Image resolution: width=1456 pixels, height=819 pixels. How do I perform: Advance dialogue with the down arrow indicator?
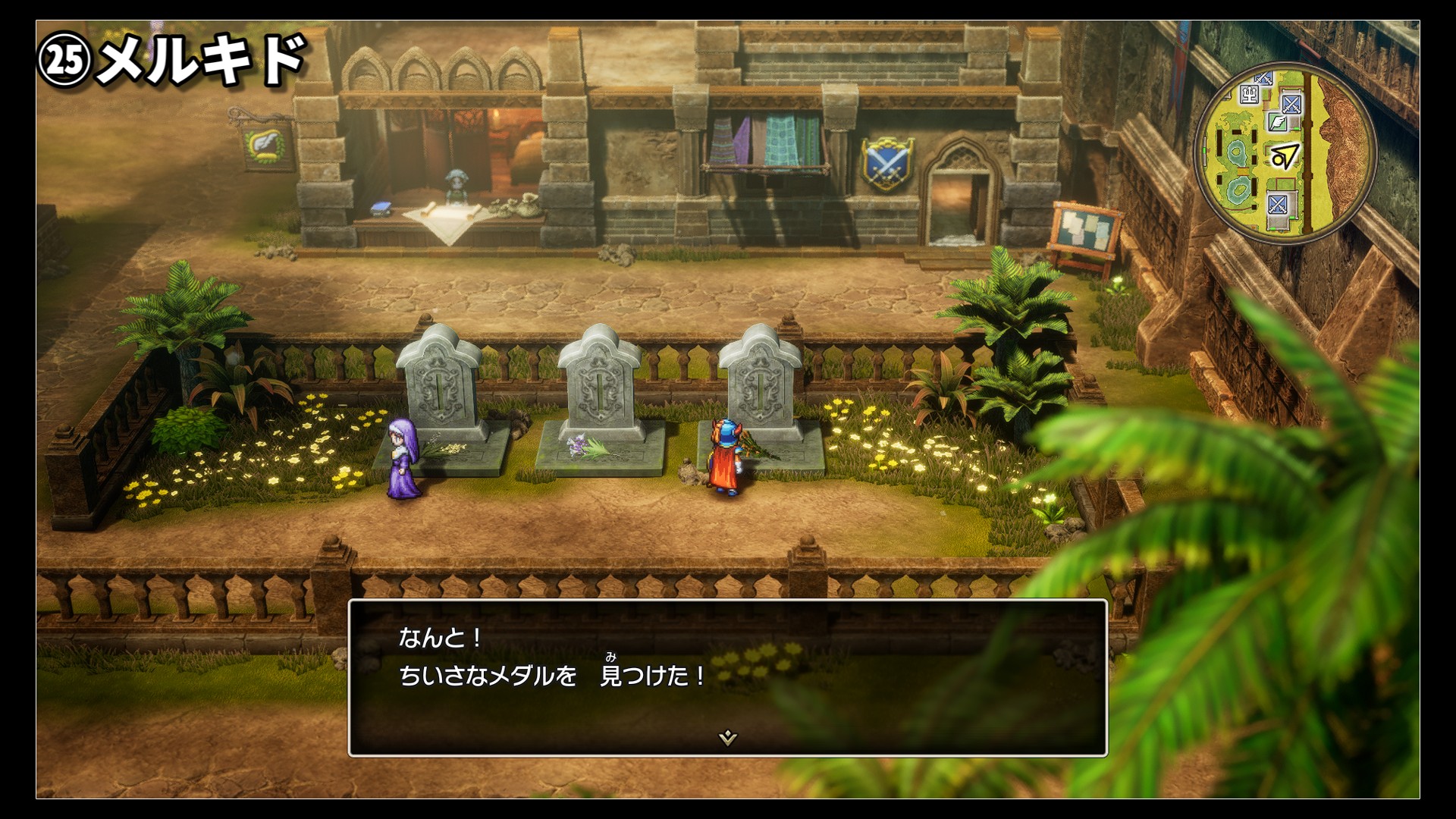tap(727, 737)
